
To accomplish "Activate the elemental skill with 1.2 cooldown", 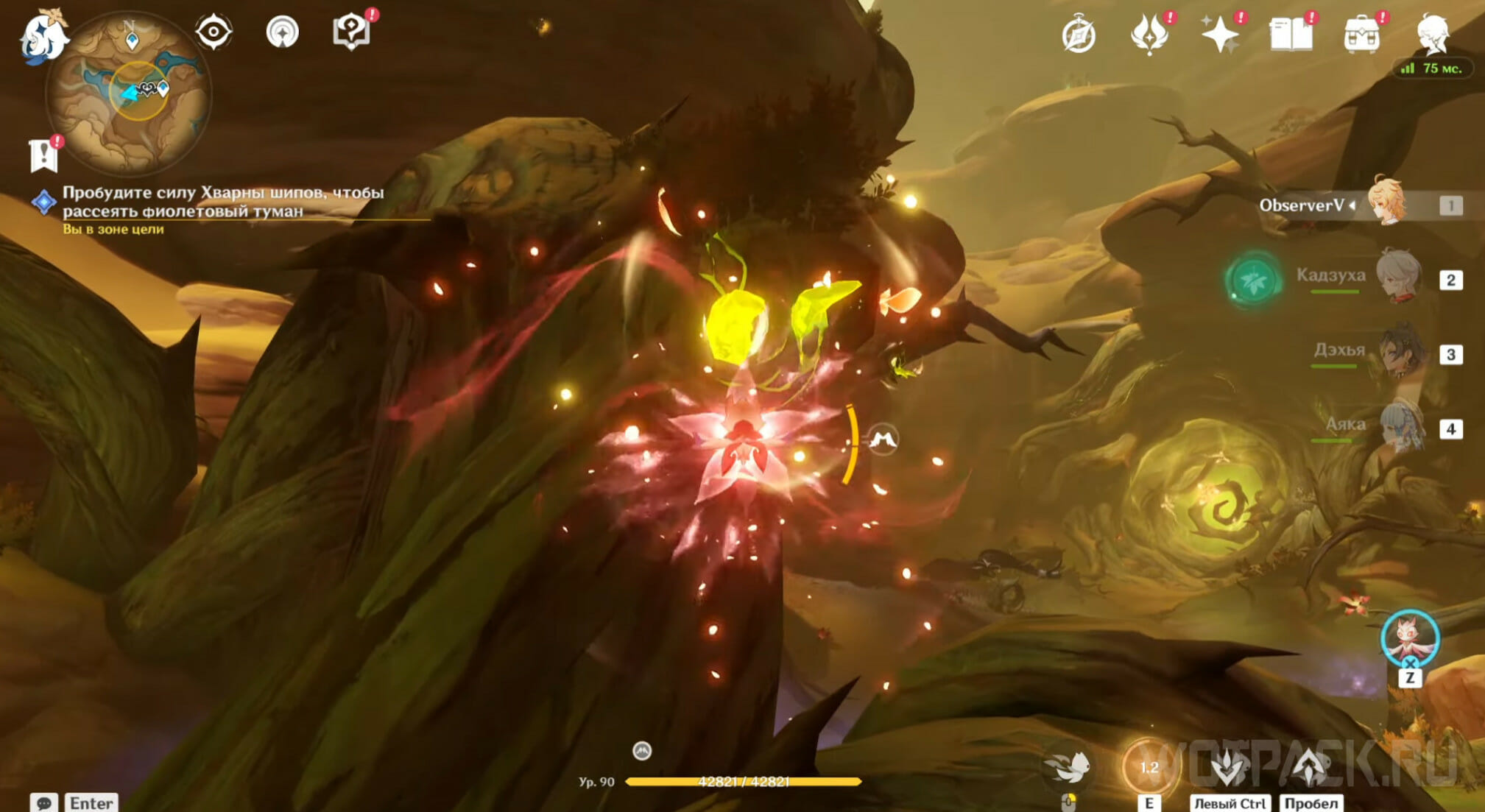I will point(1149,767).
